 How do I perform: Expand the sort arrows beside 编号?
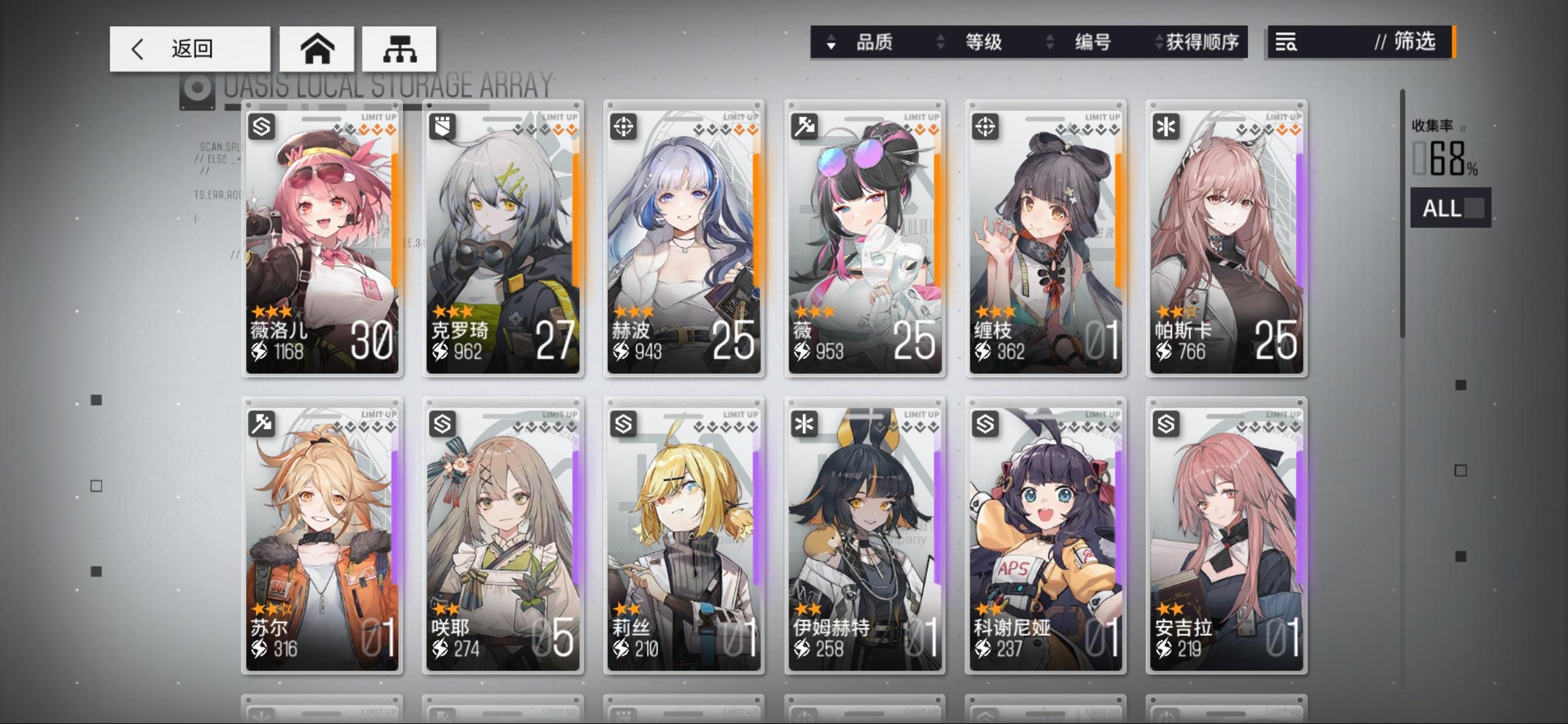click(x=1049, y=42)
